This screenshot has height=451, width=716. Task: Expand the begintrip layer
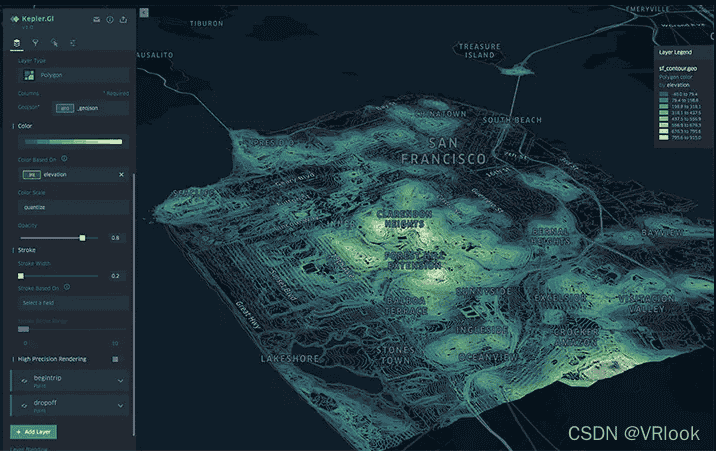point(121,380)
